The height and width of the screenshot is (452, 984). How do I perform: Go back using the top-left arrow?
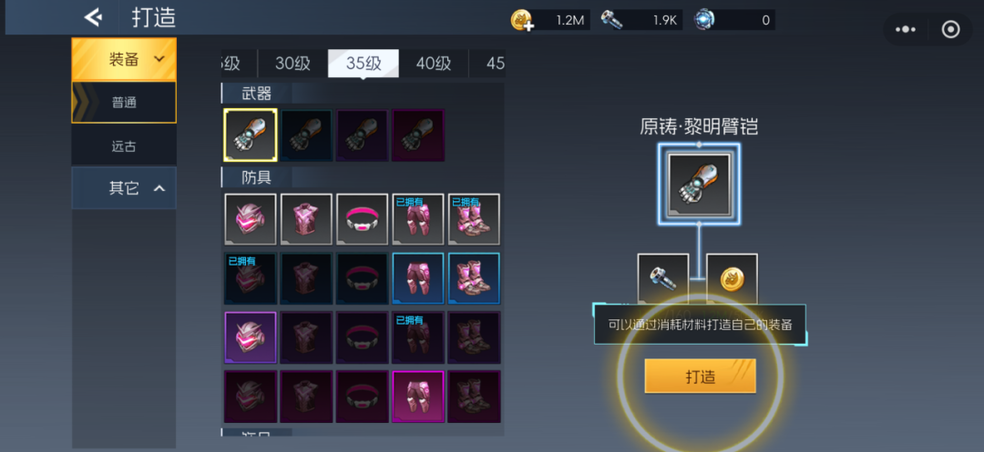(93, 17)
